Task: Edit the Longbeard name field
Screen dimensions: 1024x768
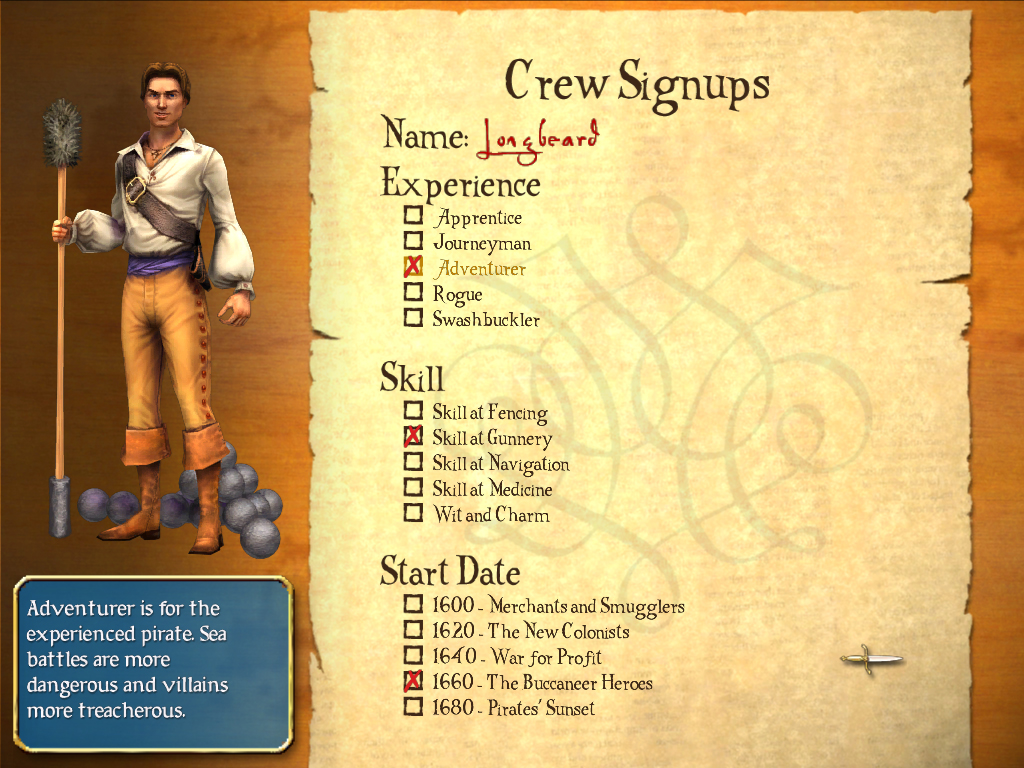Action: (538, 138)
